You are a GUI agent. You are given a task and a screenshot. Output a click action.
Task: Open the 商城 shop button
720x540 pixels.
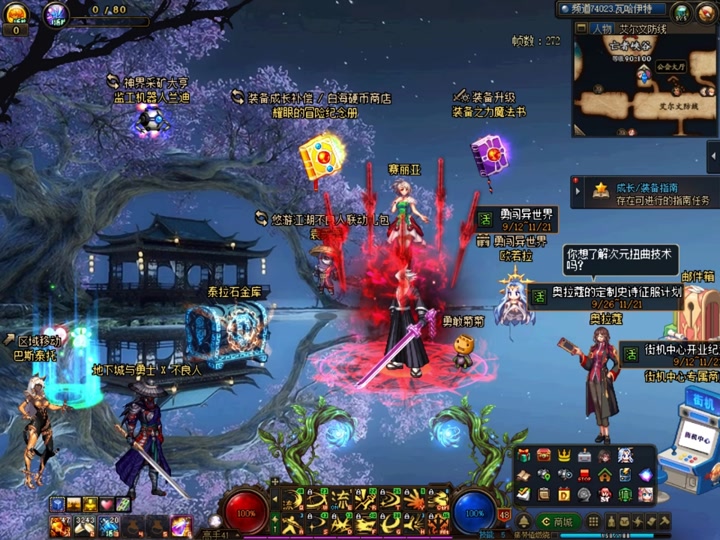point(556,522)
